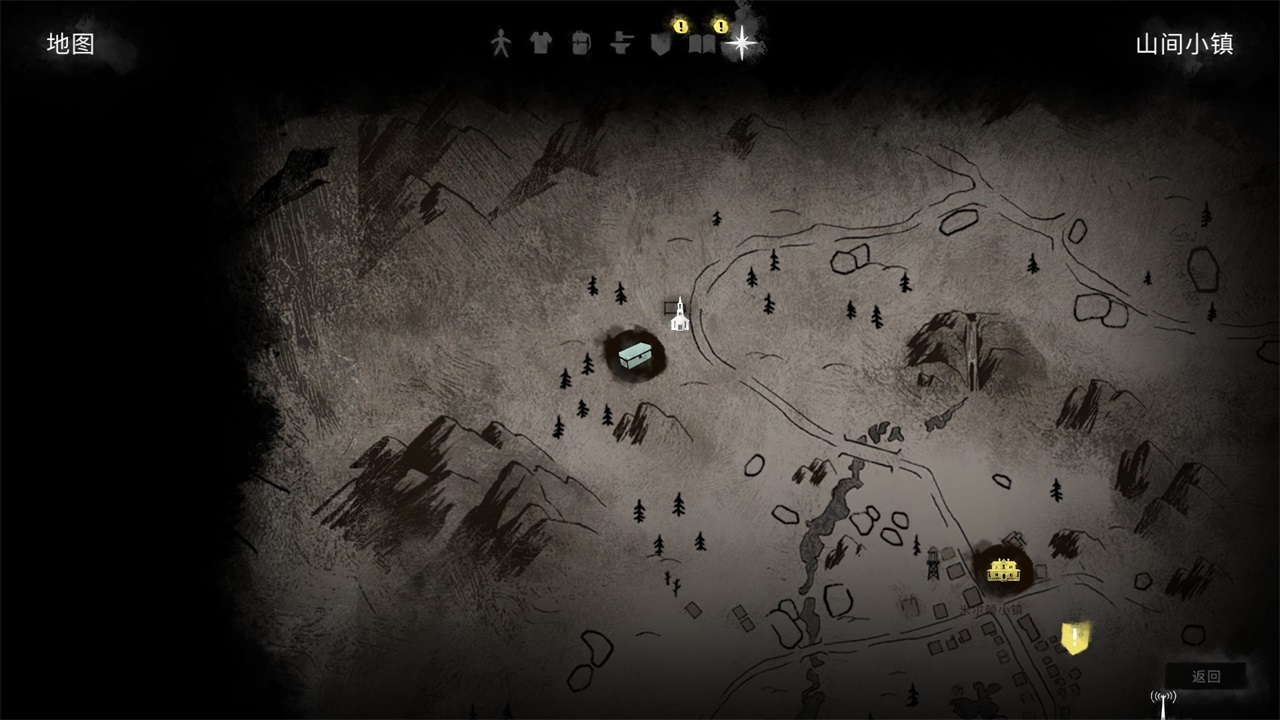Open the backpack inventory tab

pyautogui.click(x=581, y=43)
